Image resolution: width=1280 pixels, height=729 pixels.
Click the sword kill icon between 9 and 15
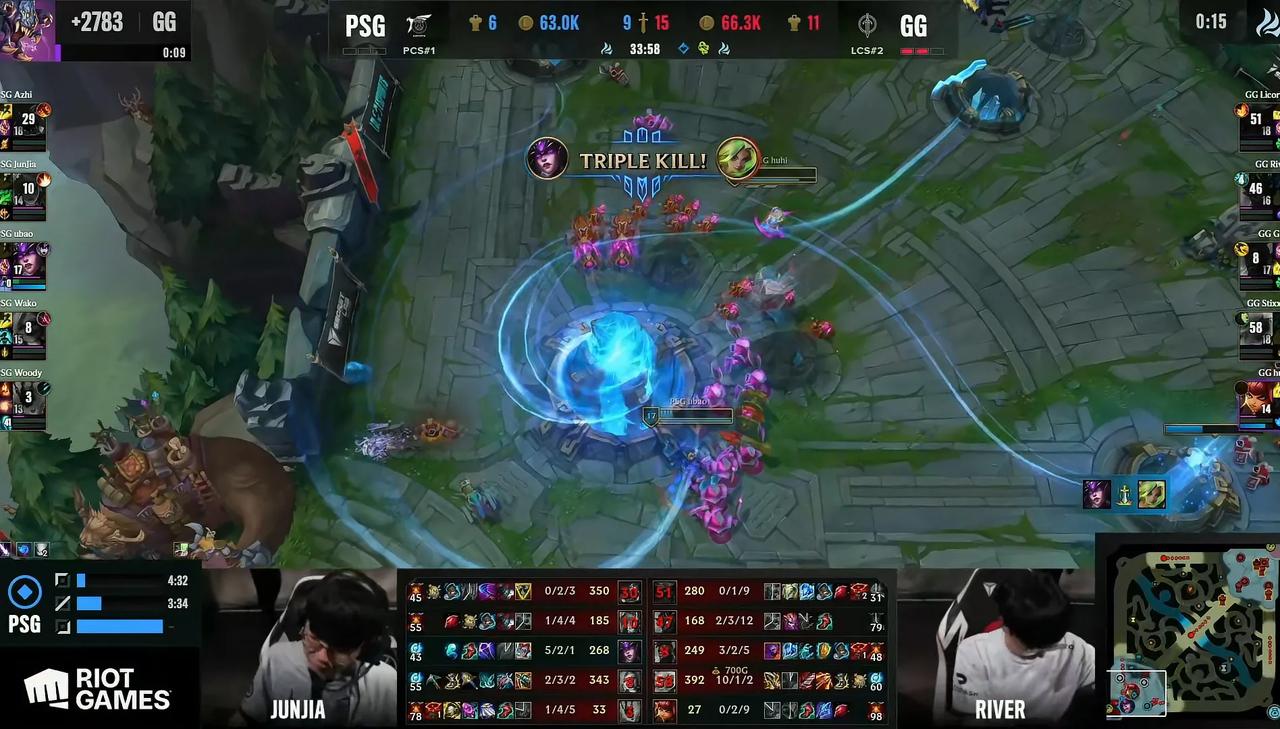644,22
